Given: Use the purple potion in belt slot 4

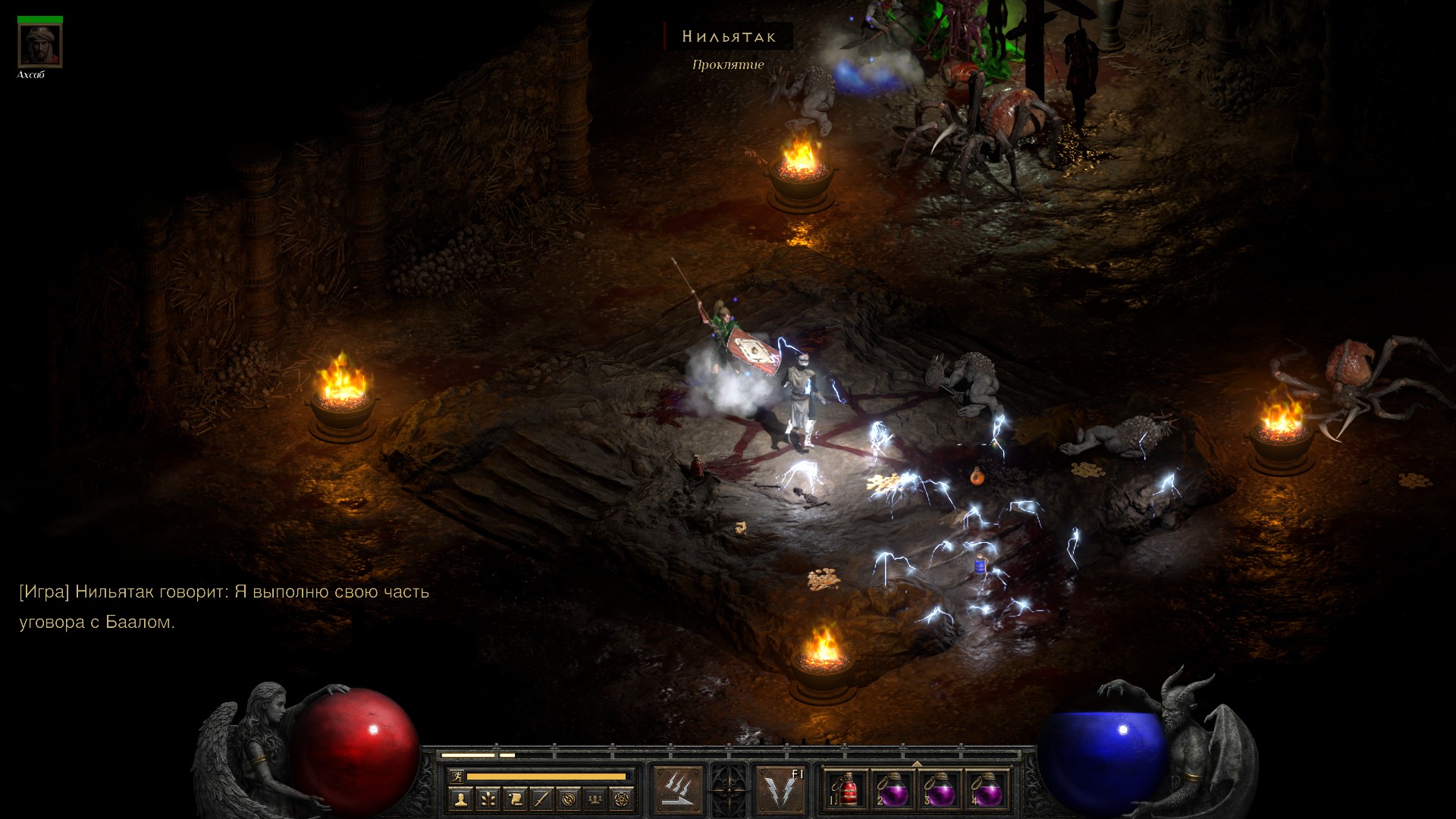Looking at the screenshot, I should pos(986,791).
